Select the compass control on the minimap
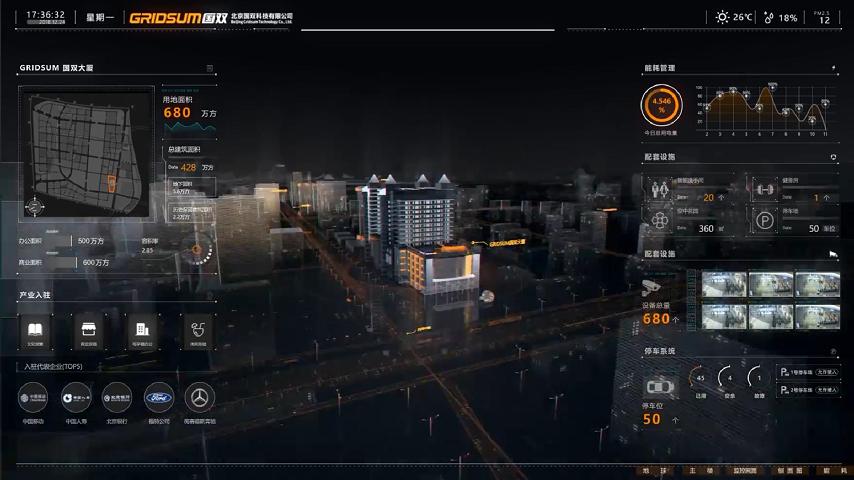 click(36, 207)
